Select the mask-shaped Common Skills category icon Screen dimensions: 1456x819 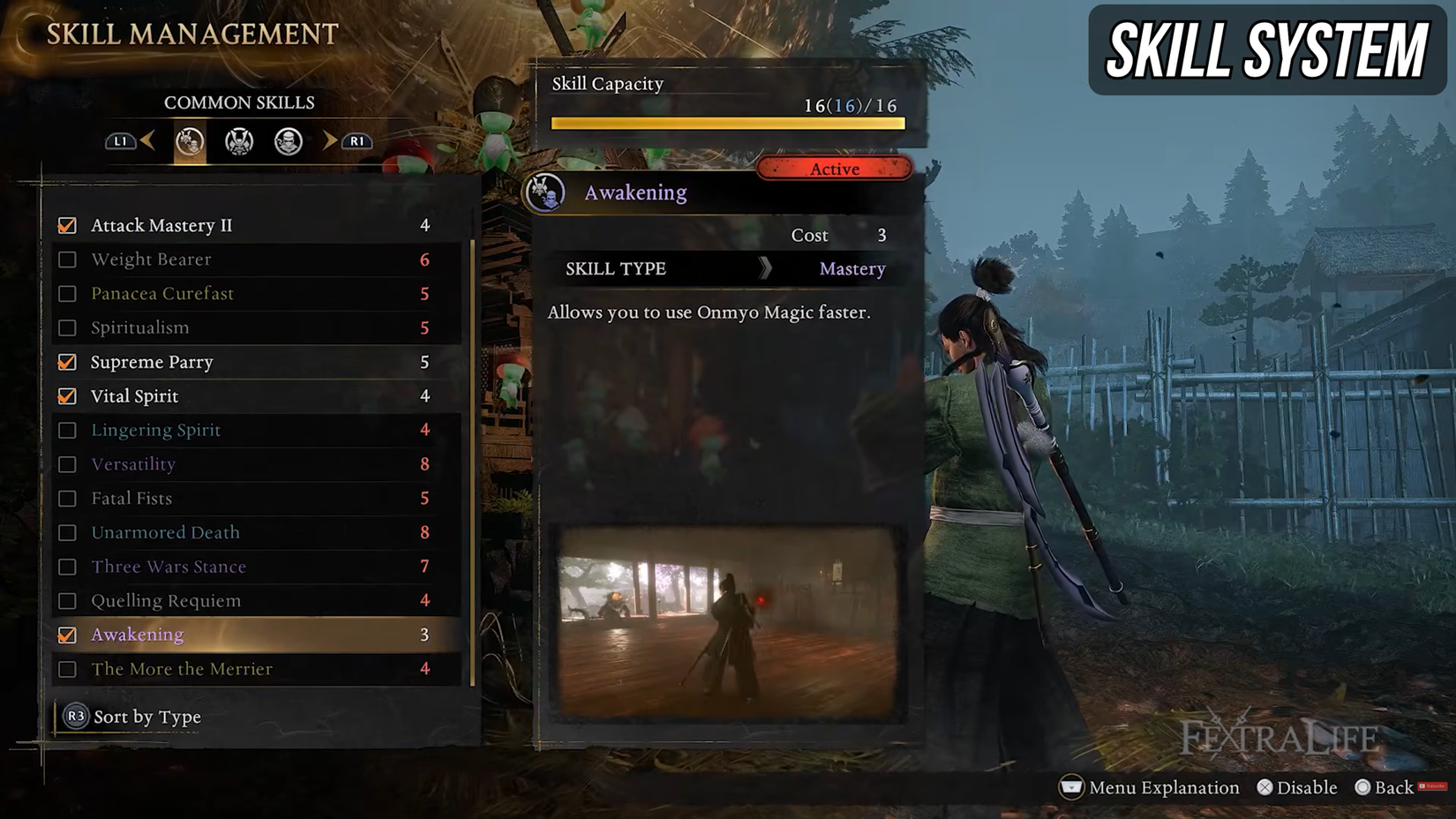[188, 141]
